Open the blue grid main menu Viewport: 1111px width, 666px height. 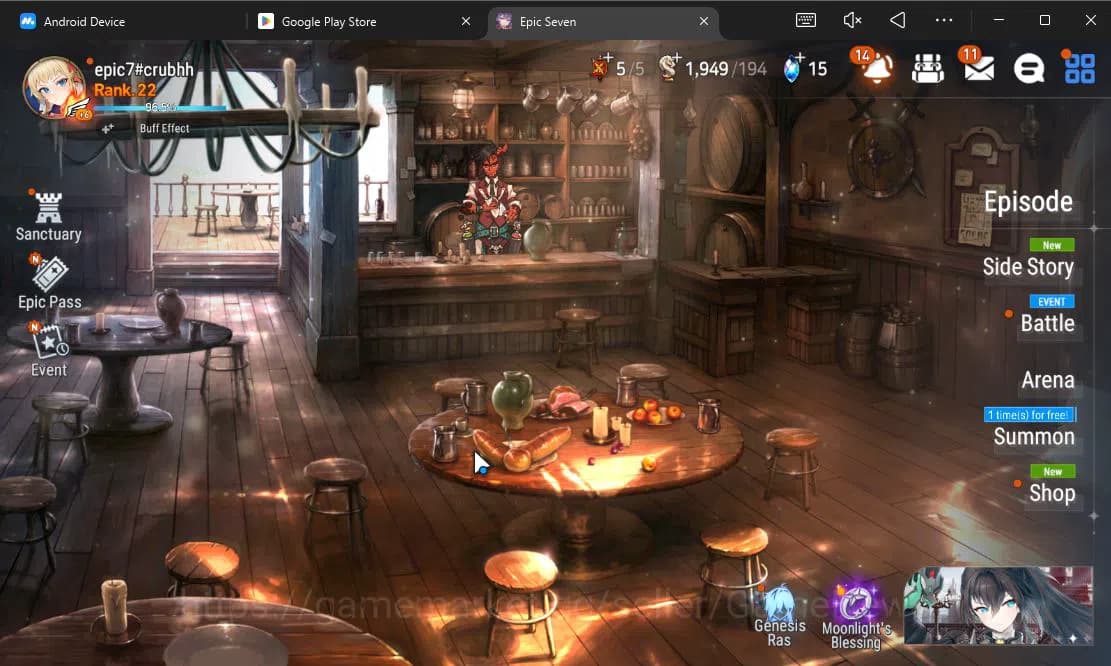pyautogui.click(x=1080, y=68)
